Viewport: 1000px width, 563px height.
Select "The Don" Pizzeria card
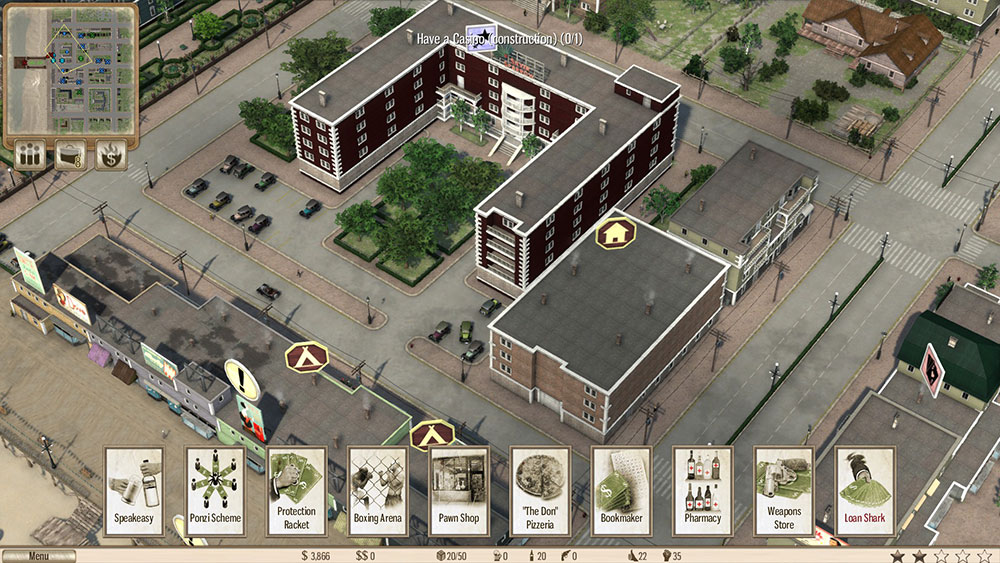[x=540, y=491]
